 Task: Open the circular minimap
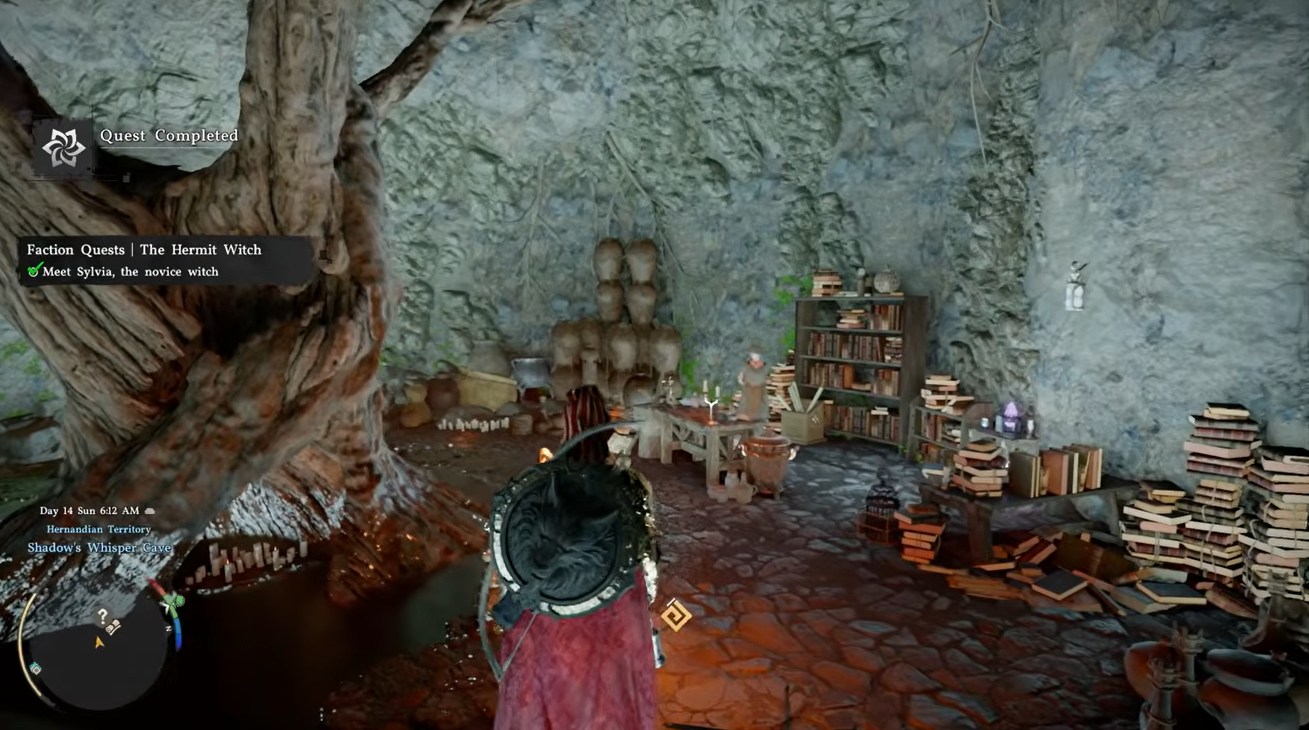tap(100, 648)
